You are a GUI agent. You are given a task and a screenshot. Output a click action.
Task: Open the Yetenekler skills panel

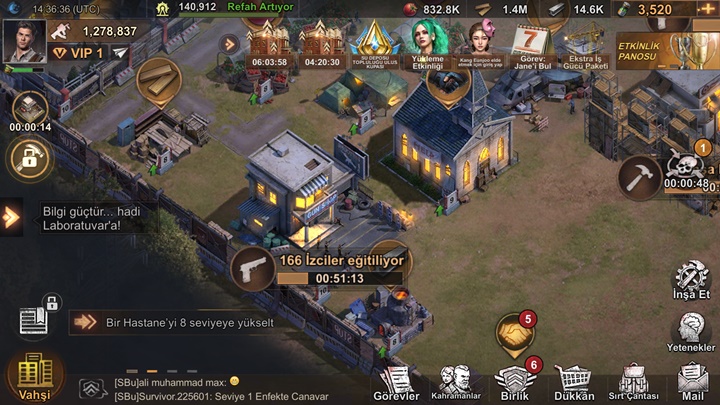[691, 331]
